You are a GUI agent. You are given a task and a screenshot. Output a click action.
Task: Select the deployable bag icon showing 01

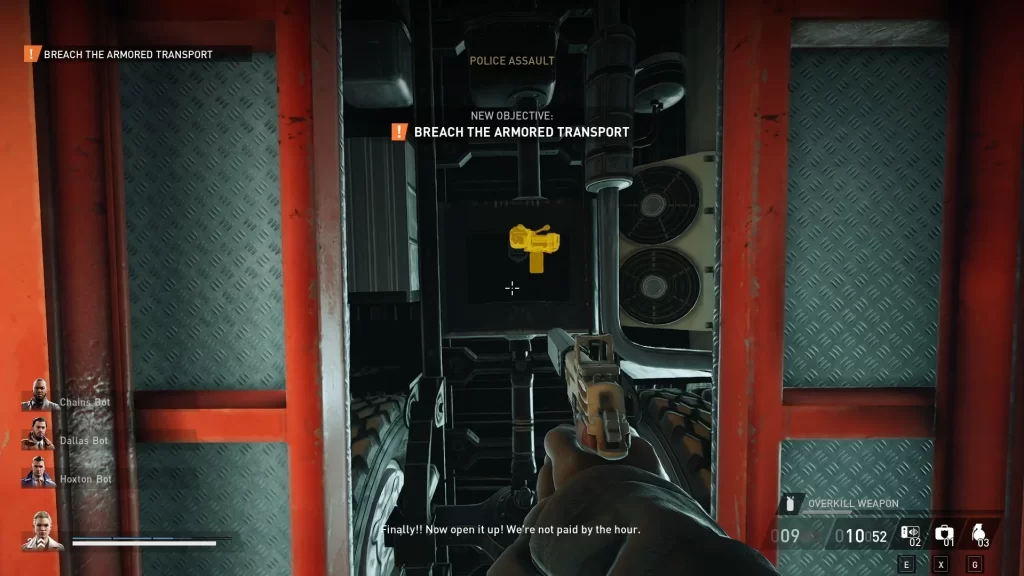943,534
